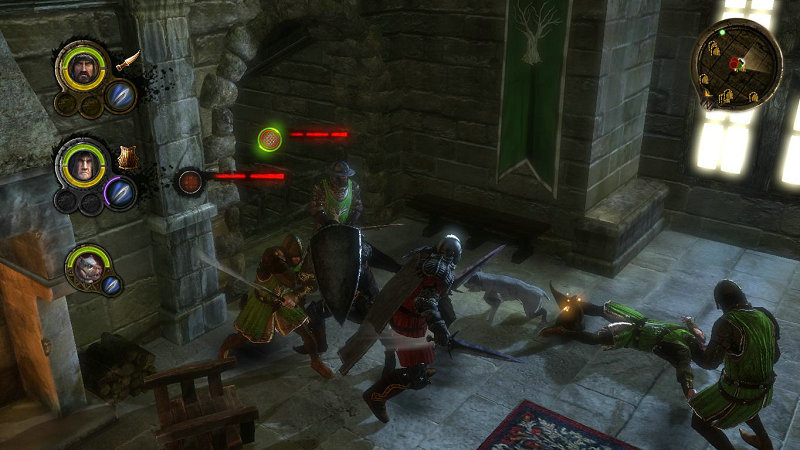Activate the hooded companion's purple-ringed blade ability

[120, 192]
